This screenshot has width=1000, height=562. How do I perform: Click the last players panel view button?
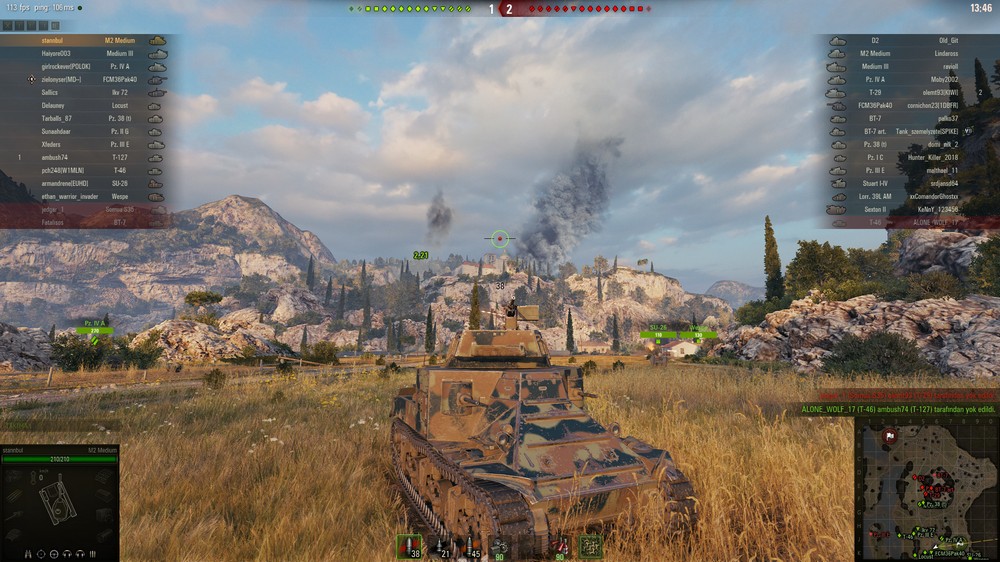tap(55, 26)
